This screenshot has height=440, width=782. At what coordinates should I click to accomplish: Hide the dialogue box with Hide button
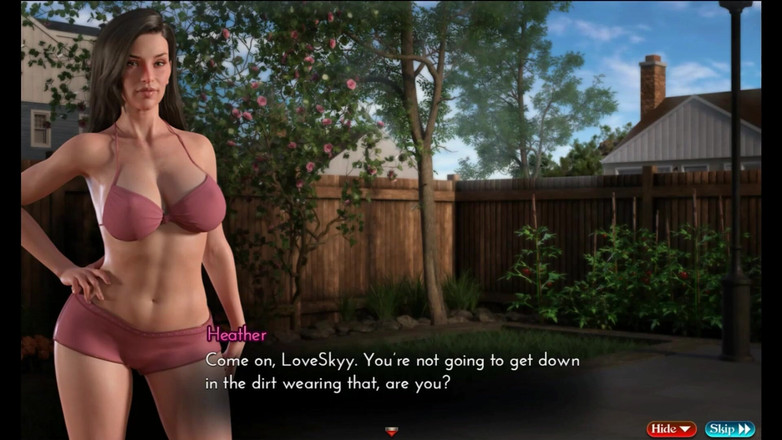(x=671, y=429)
